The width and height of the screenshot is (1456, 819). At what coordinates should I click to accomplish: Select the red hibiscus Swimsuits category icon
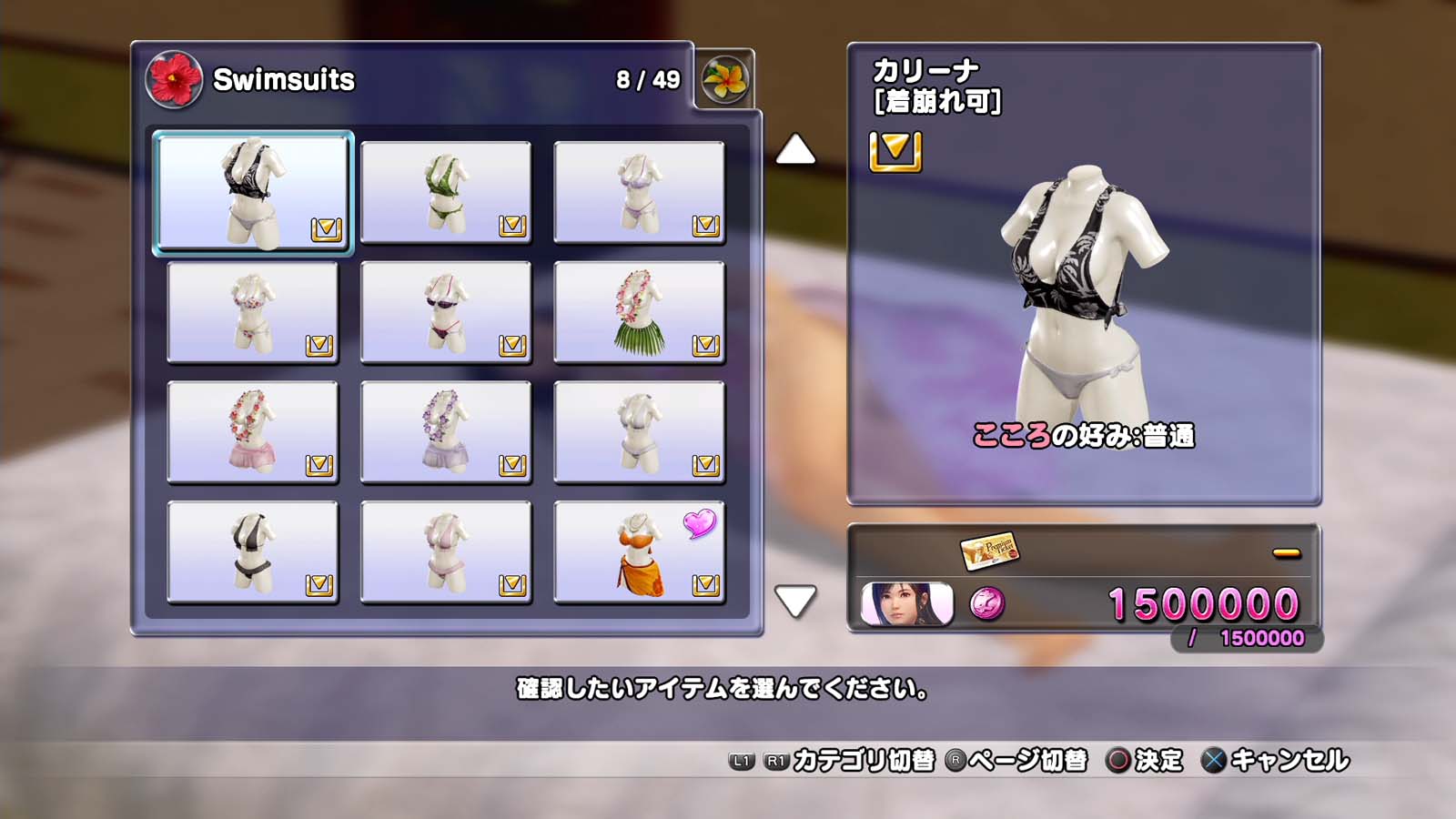coord(174,79)
